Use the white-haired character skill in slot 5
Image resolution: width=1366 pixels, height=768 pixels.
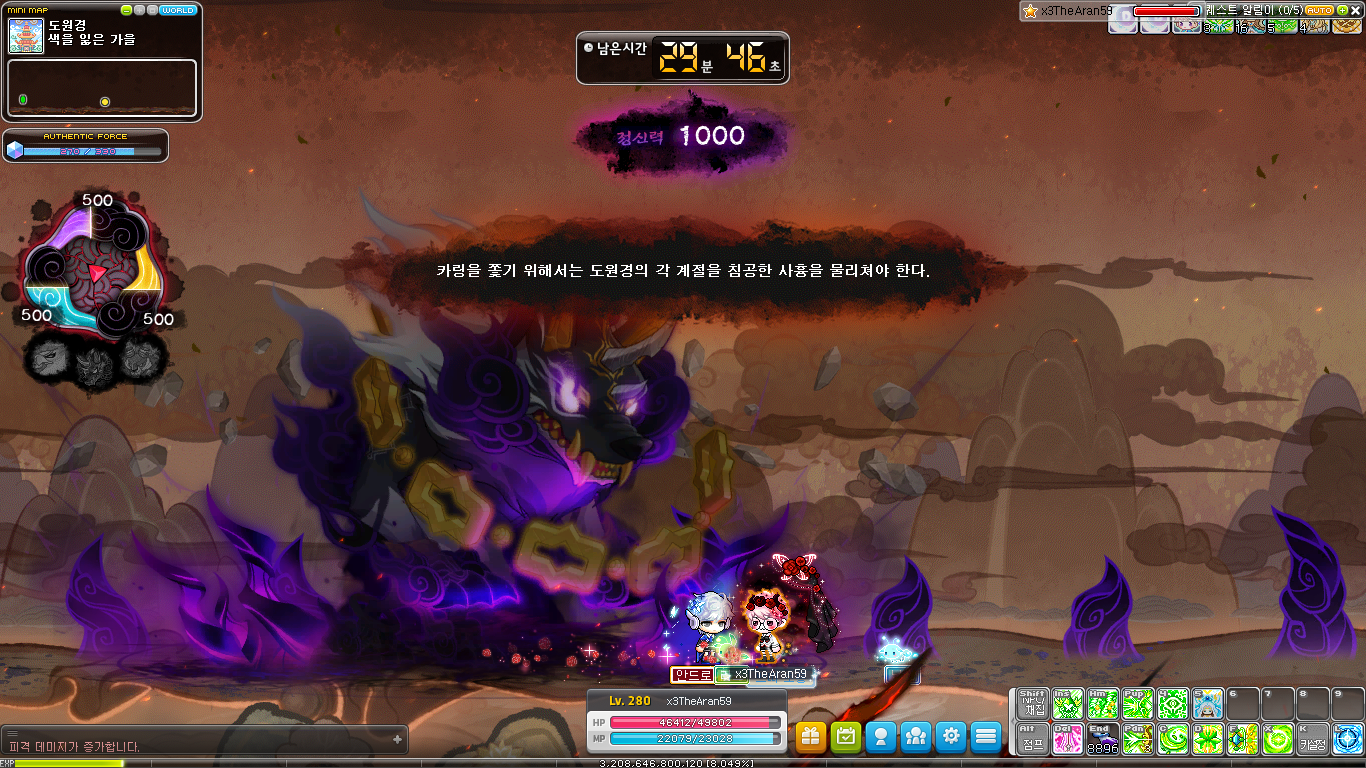(1207, 704)
